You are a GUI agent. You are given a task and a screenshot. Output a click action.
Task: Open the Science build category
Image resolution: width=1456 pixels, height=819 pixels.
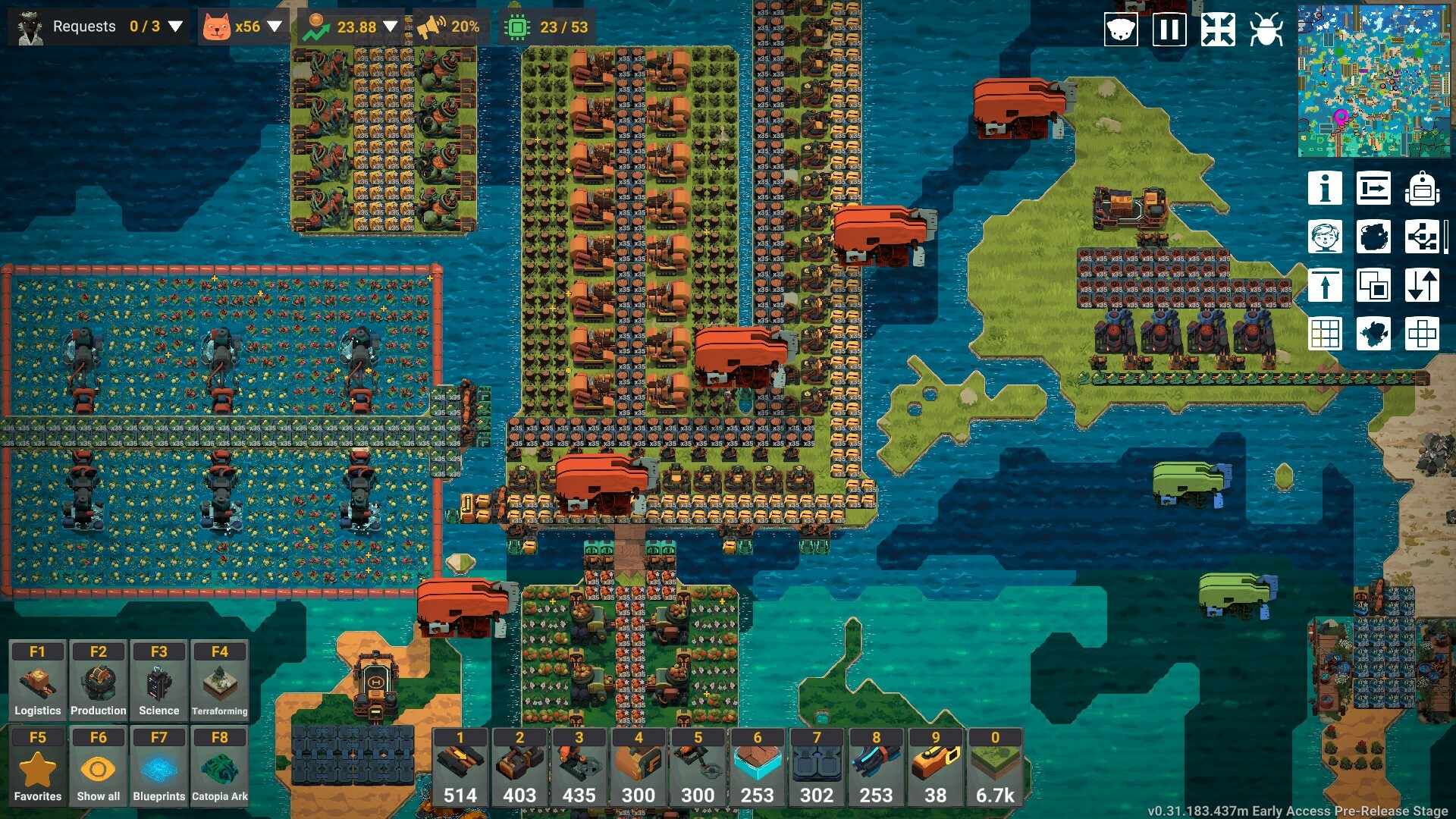pos(158,680)
